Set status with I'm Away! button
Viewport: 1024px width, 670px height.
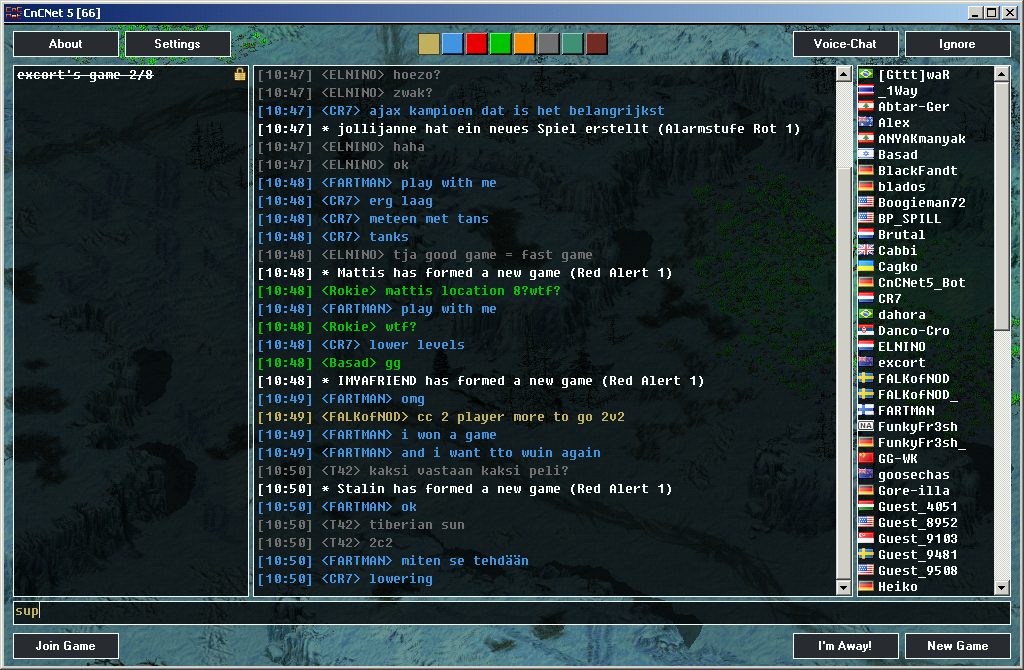tap(845, 646)
